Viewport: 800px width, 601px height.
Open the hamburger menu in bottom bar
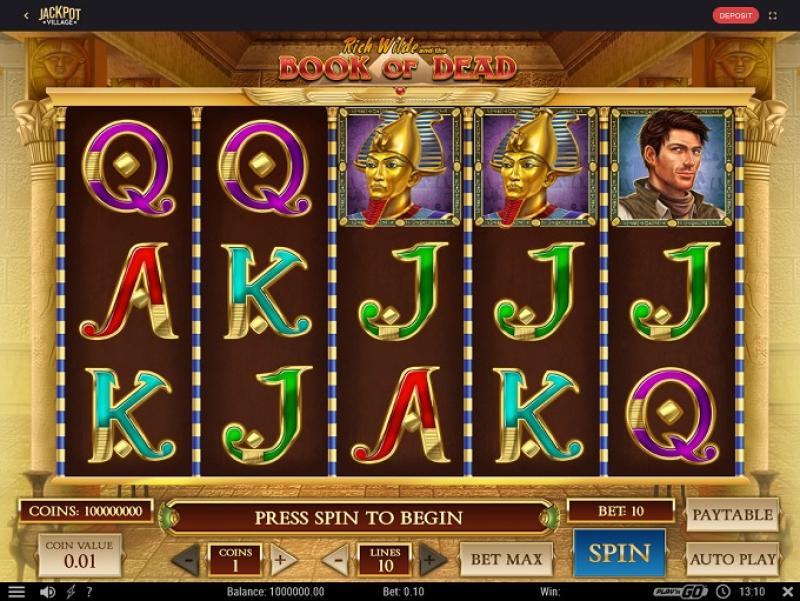click(16, 592)
